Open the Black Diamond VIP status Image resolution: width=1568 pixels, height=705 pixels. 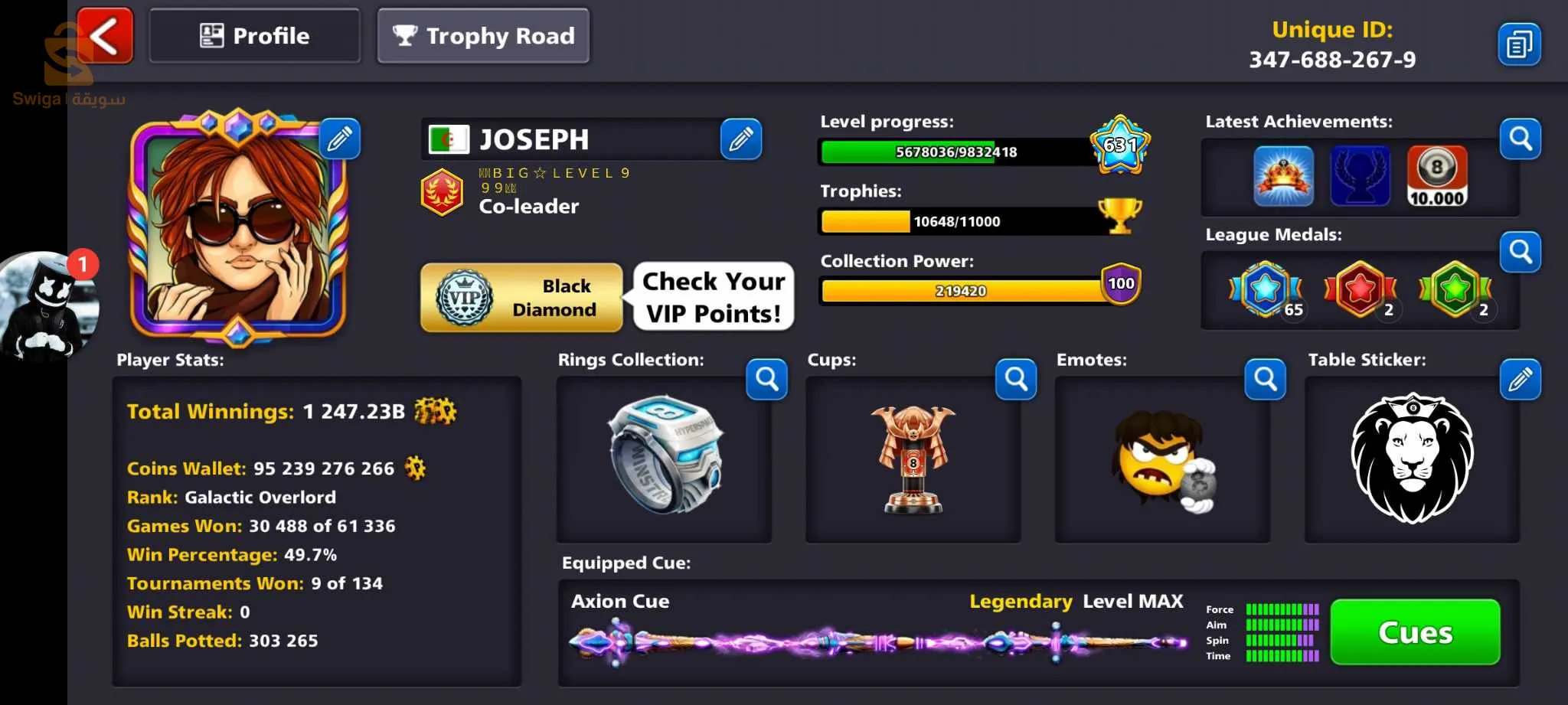coord(521,298)
